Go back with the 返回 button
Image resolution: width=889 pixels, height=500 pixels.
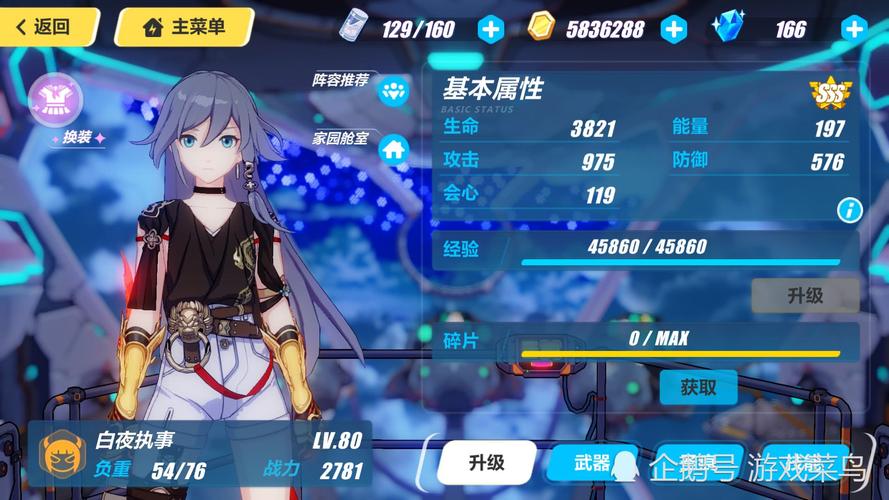[47, 27]
